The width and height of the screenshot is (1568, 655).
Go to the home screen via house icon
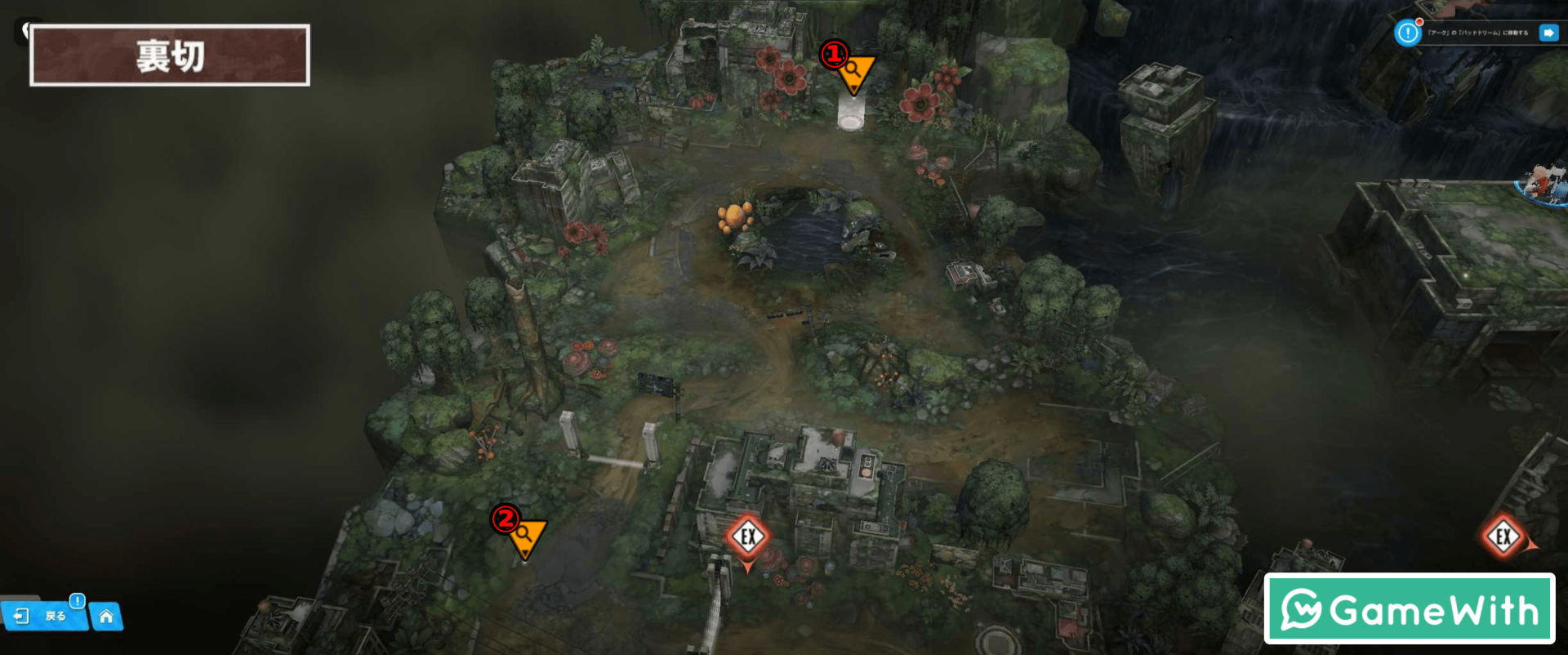(106, 617)
